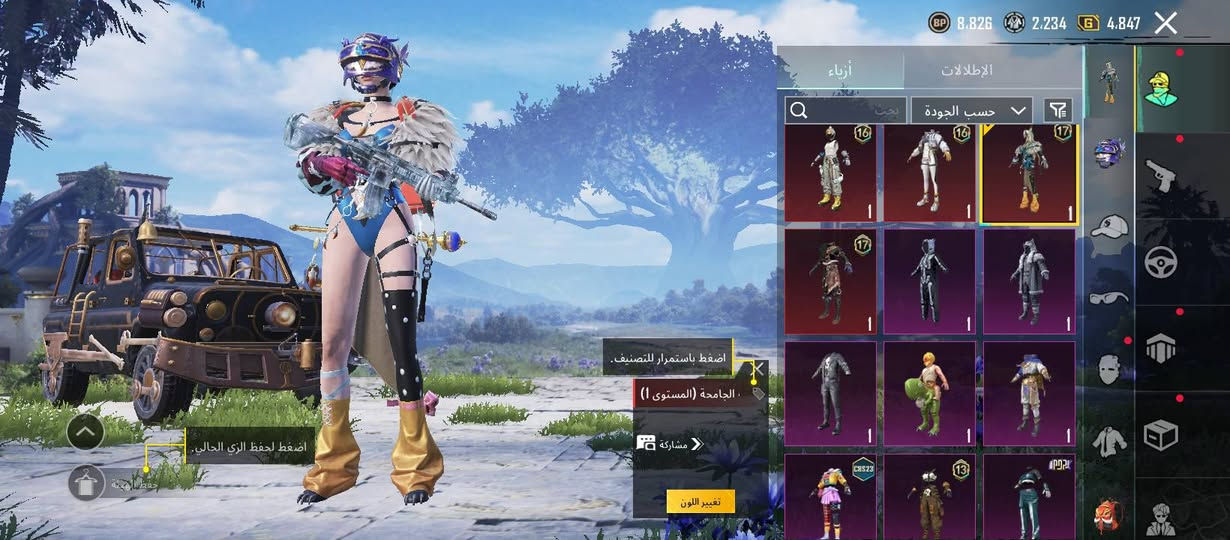Show the face mask subcategory
The height and width of the screenshot is (540, 1230).
(1108, 368)
